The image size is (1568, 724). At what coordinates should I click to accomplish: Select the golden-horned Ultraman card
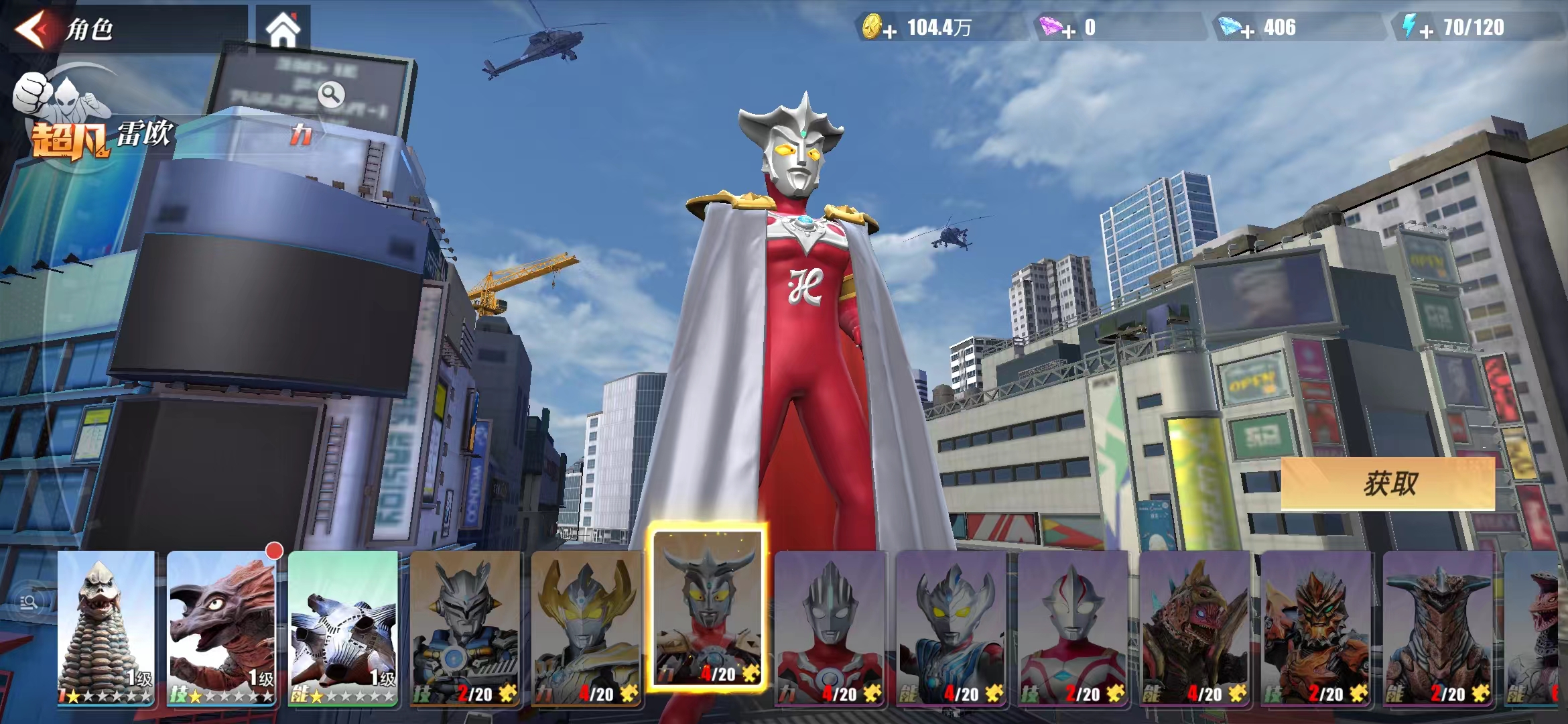(586, 627)
